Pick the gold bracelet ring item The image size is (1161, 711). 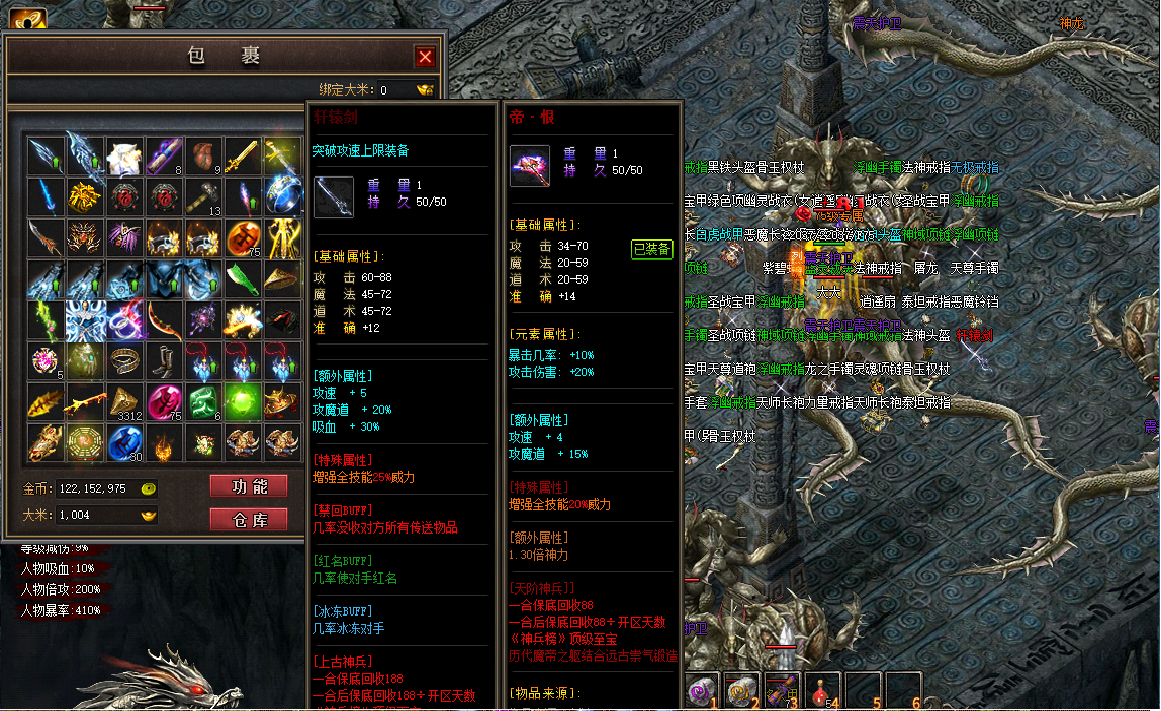(x=124, y=361)
